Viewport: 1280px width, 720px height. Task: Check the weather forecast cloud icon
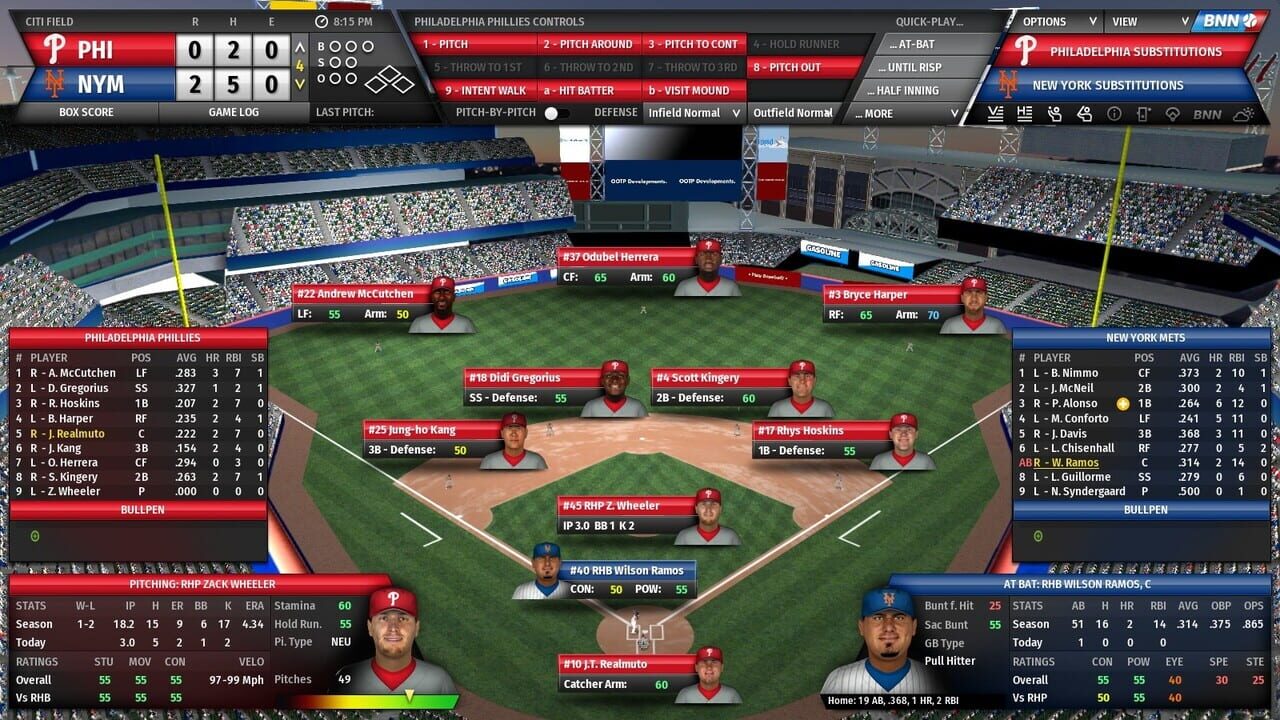(x=1245, y=114)
